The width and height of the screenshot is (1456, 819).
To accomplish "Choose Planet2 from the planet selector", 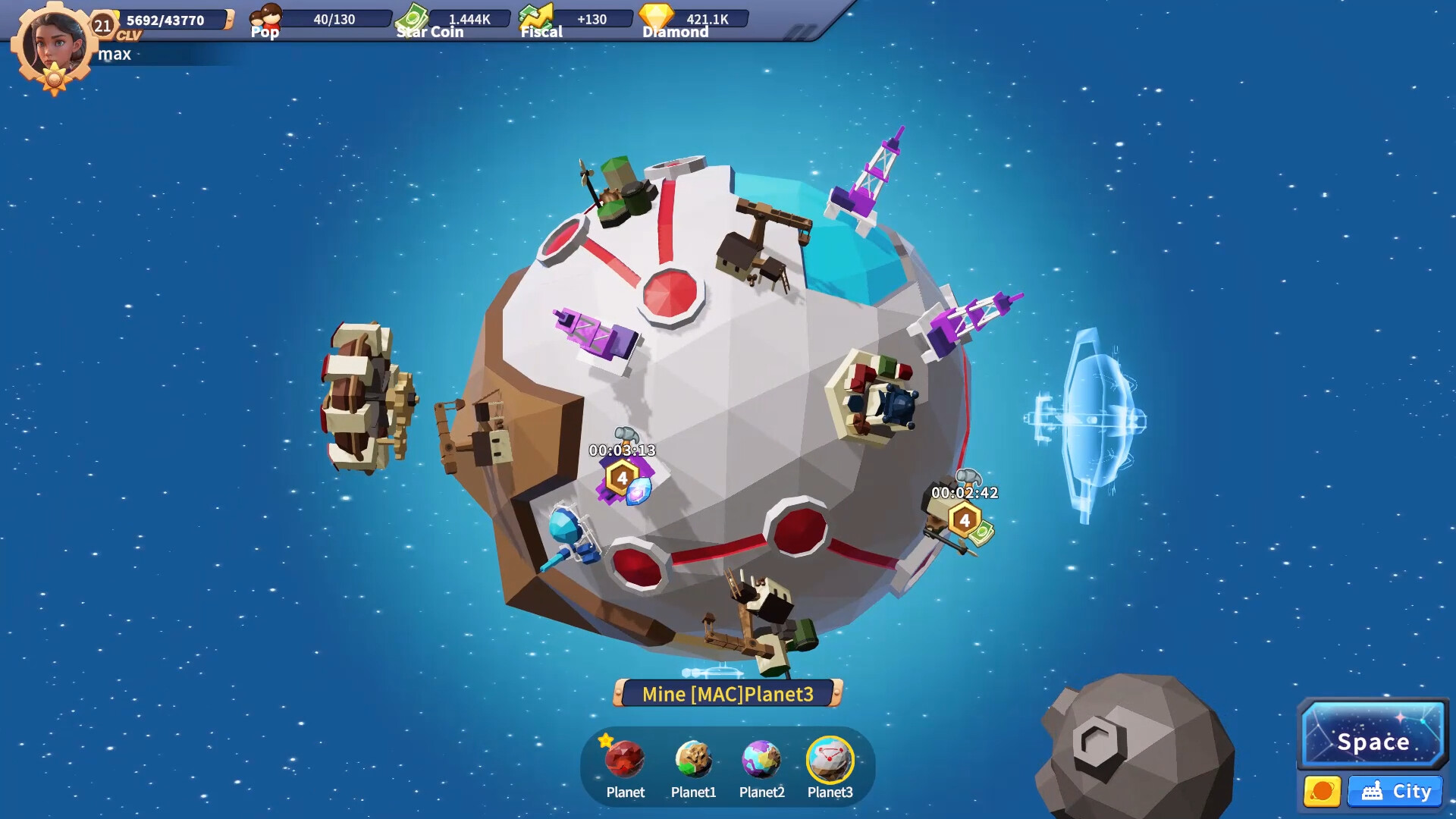I will (761, 761).
